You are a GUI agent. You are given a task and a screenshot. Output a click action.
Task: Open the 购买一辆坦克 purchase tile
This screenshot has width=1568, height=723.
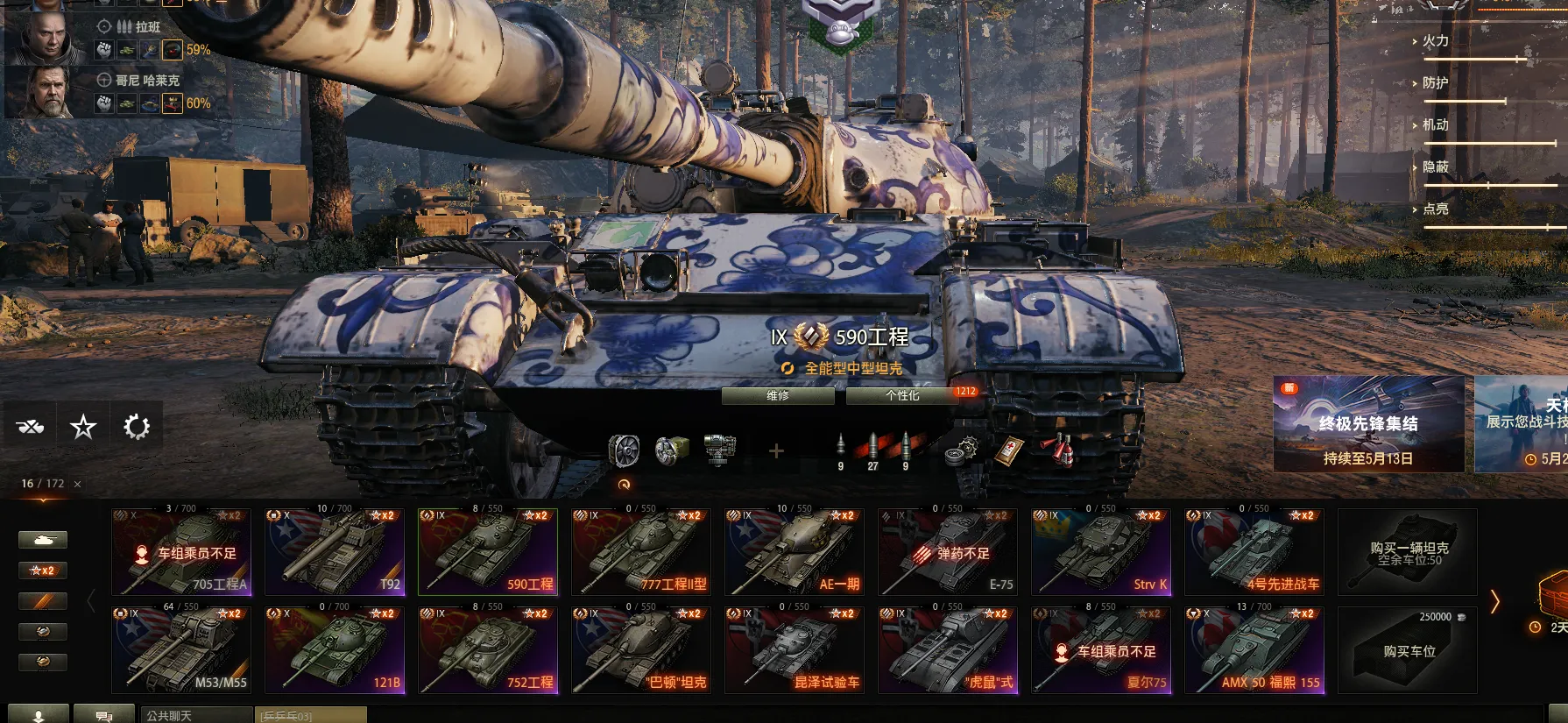tap(1408, 553)
